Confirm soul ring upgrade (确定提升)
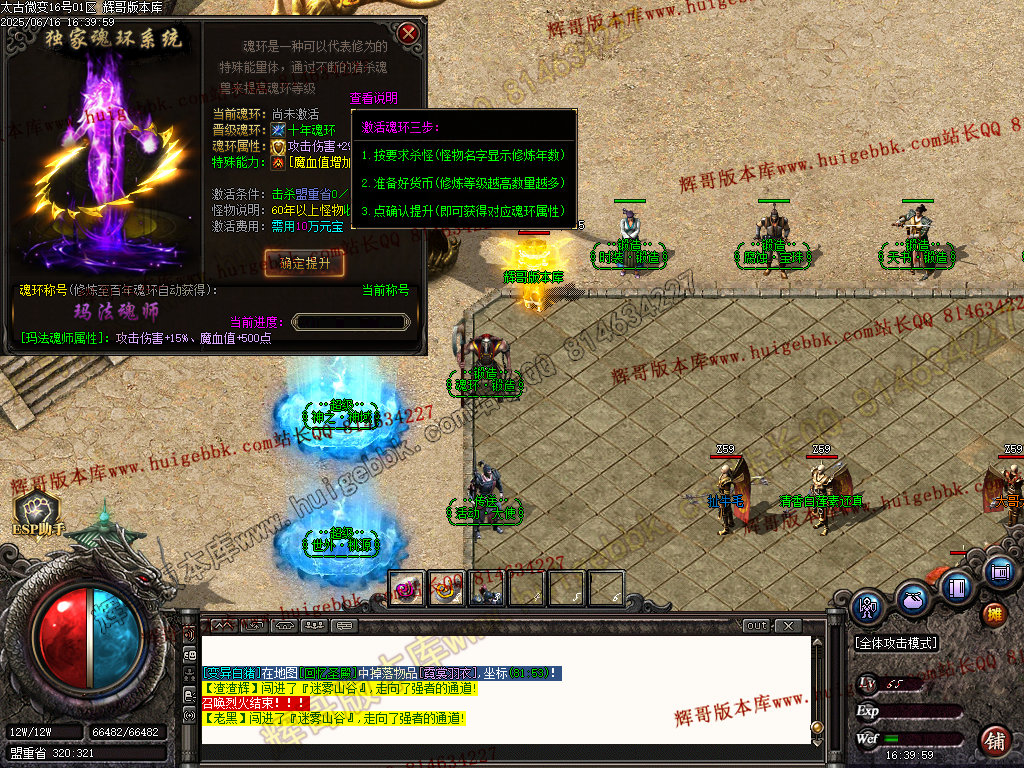This screenshot has height=768, width=1024. click(x=305, y=263)
